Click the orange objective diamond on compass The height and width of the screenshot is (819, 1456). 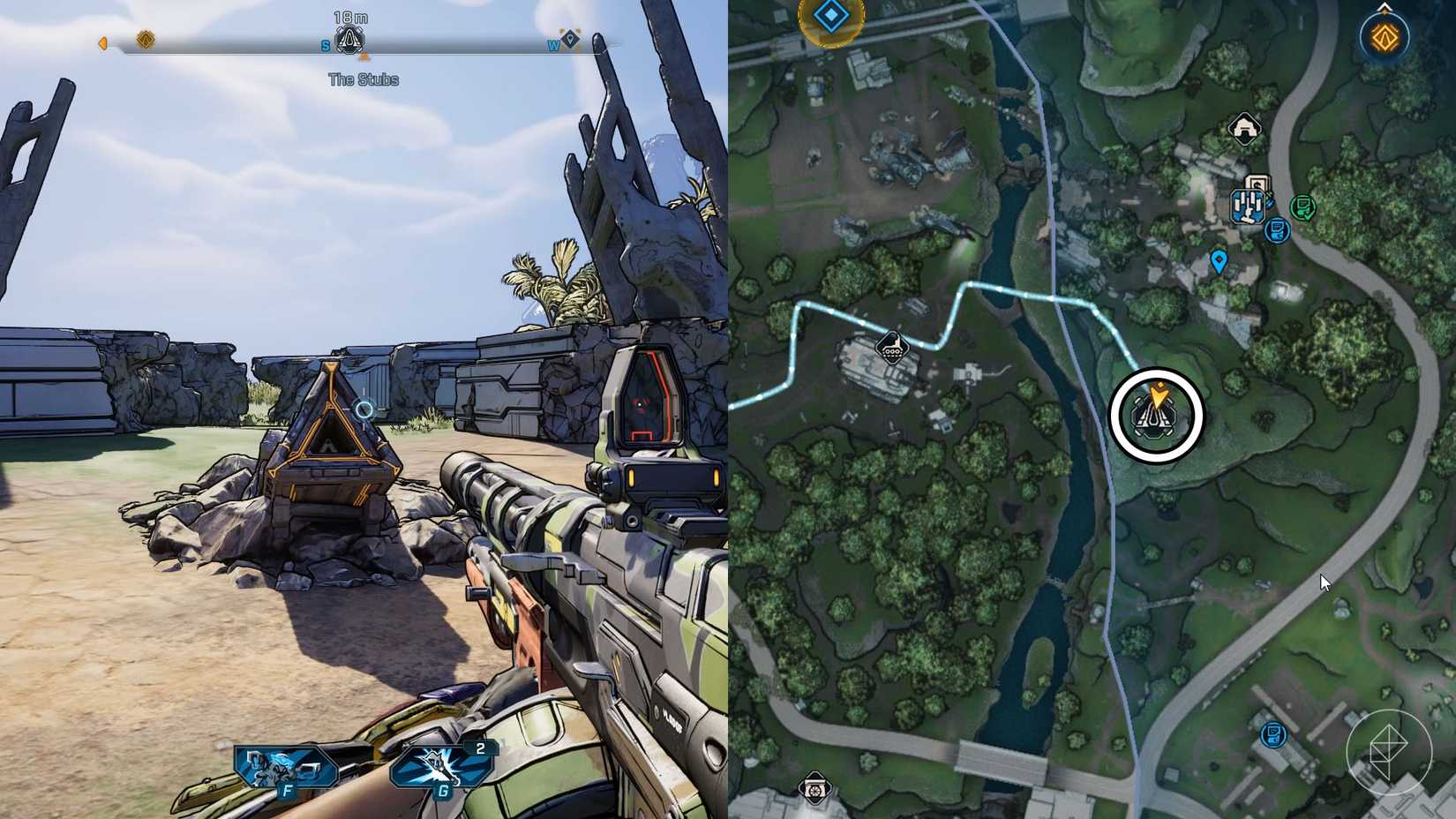coord(146,39)
